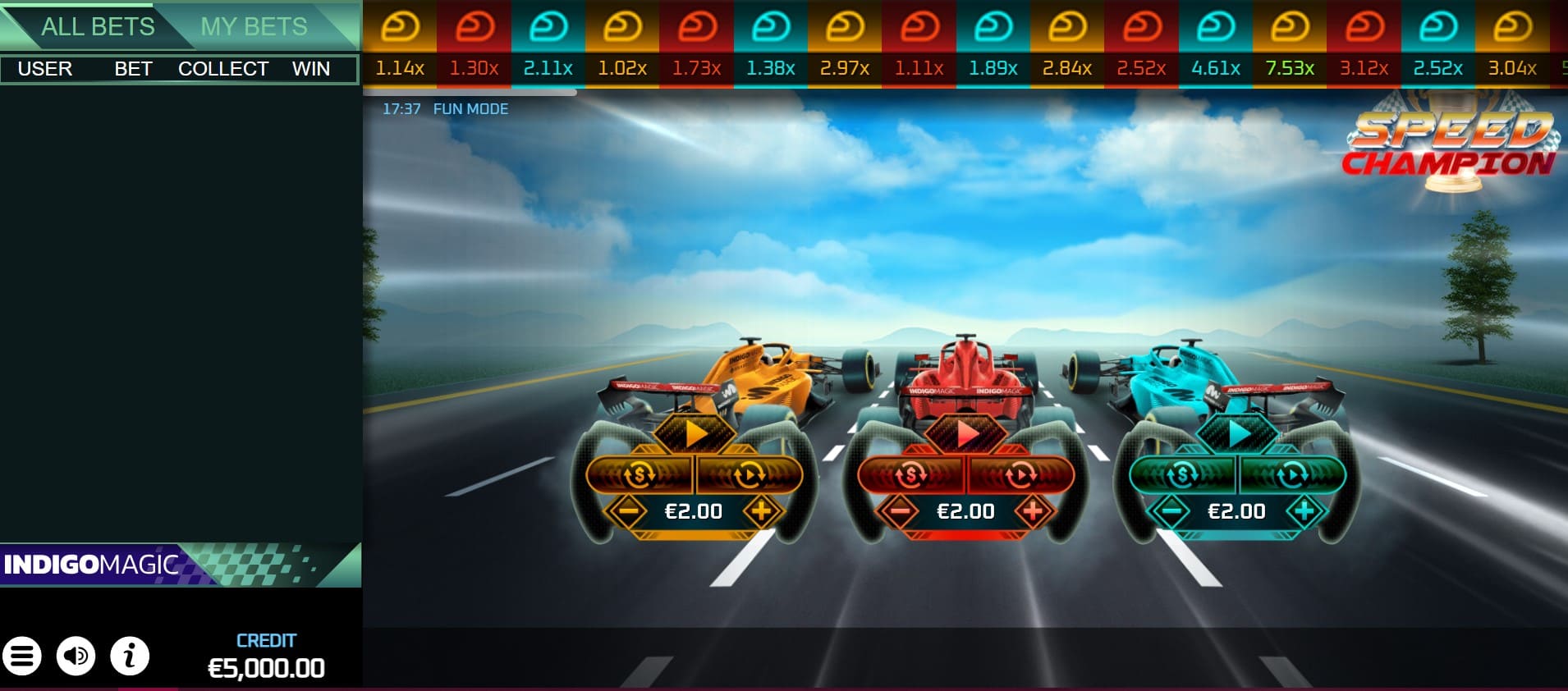This screenshot has width=1568, height=691.
Task: Toggle auto-collect on the red car
Action: tap(911, 474)
